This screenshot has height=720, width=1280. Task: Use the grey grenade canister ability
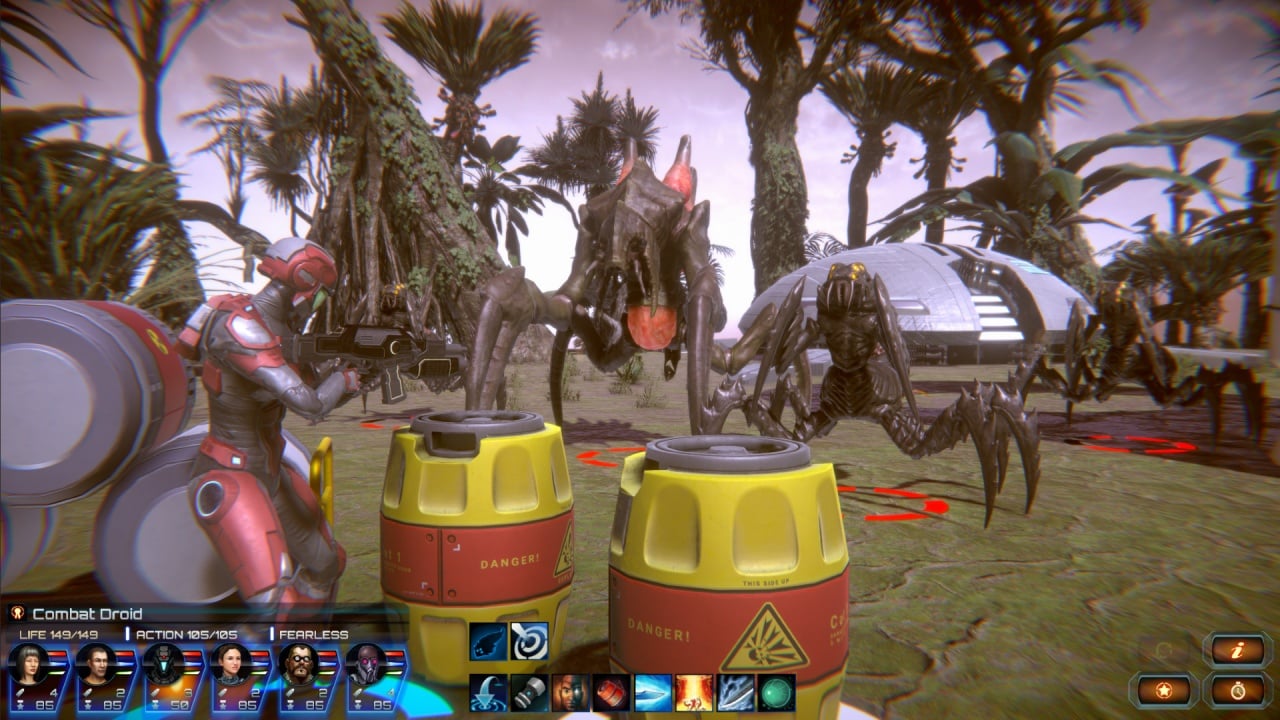(529, 692)
